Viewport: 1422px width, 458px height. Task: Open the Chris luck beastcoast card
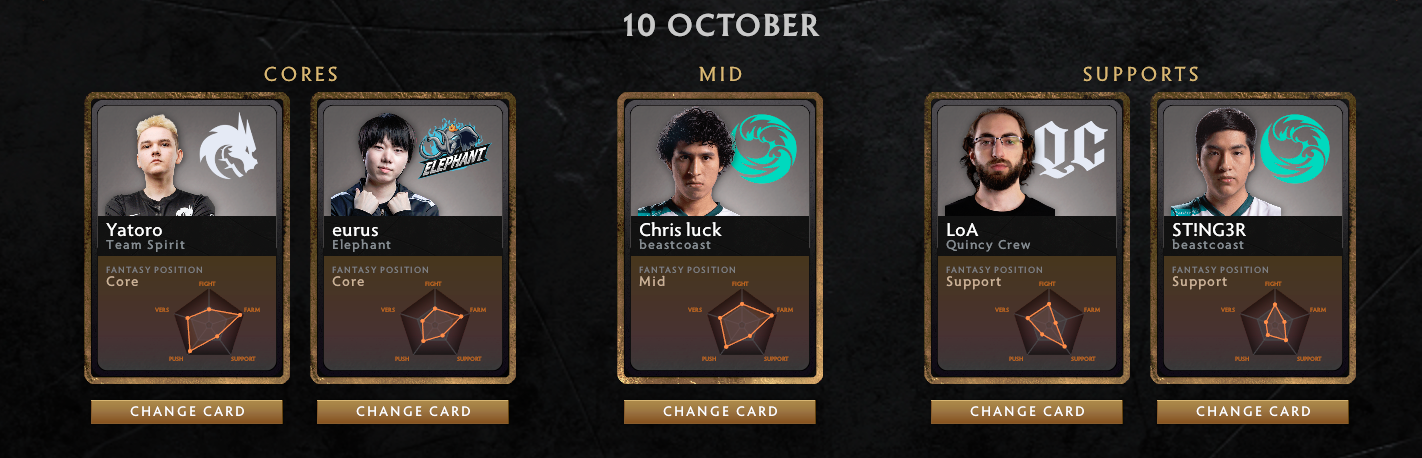[x=720, y=238]
